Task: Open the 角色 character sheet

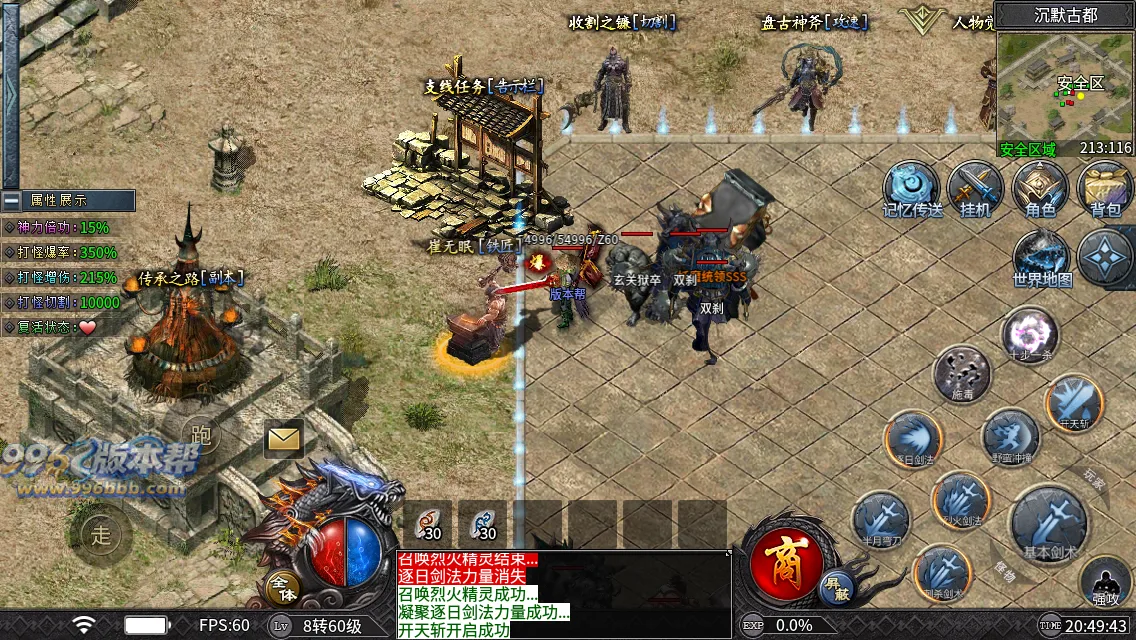Action: click(x=1040, y=186)
